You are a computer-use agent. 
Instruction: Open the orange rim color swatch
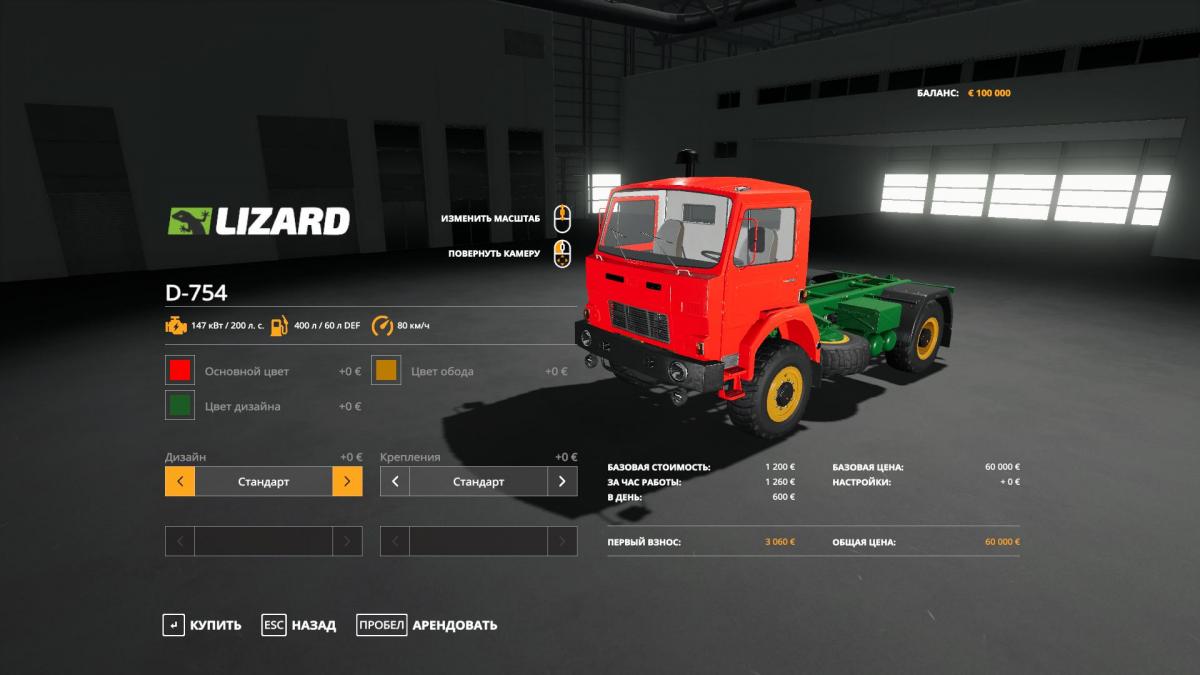(386, 371)
